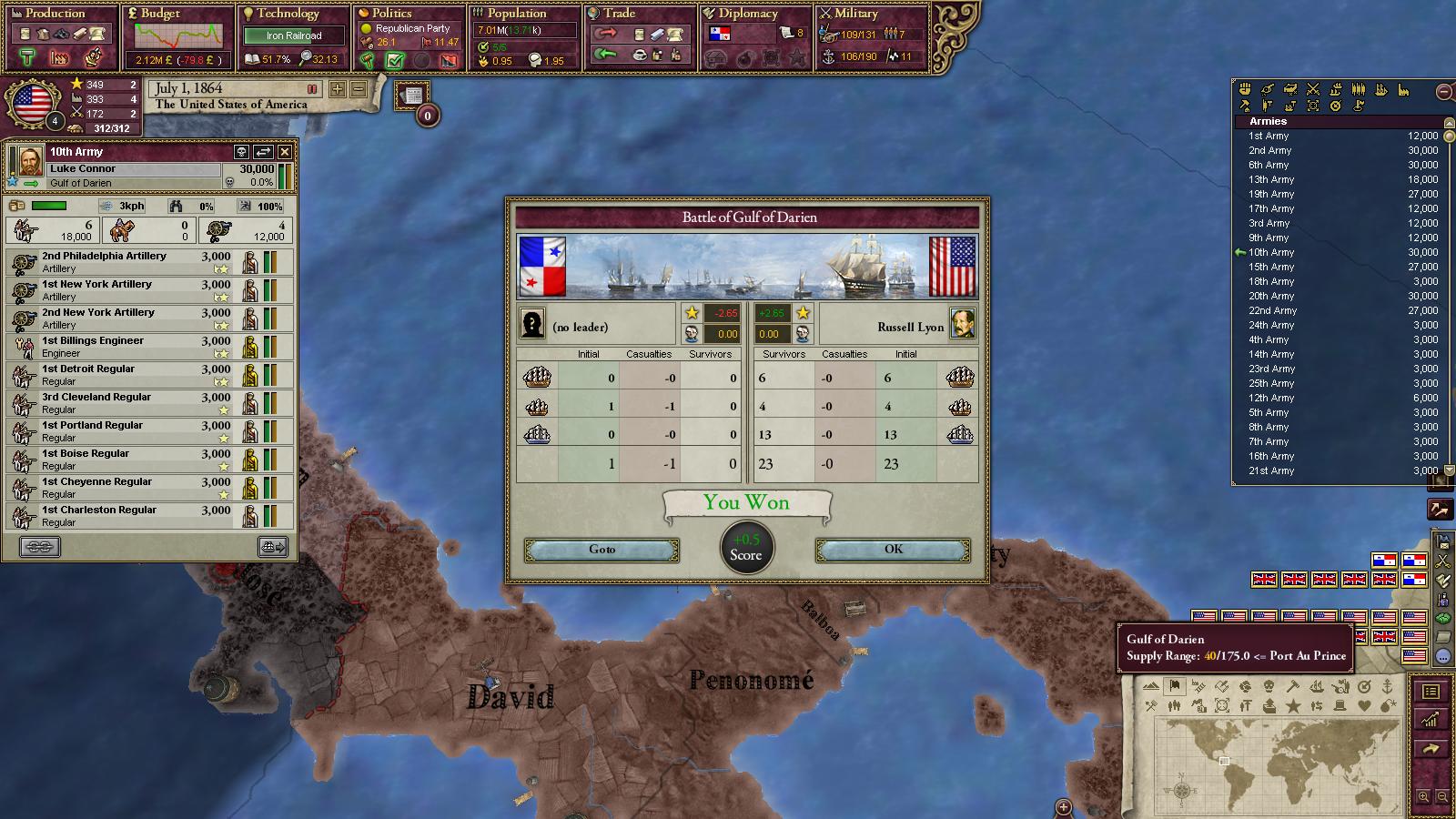The width and height of the screenshot is (1456, 819).
Task: Close the 10th Army panel
Action: pos(285,152)
